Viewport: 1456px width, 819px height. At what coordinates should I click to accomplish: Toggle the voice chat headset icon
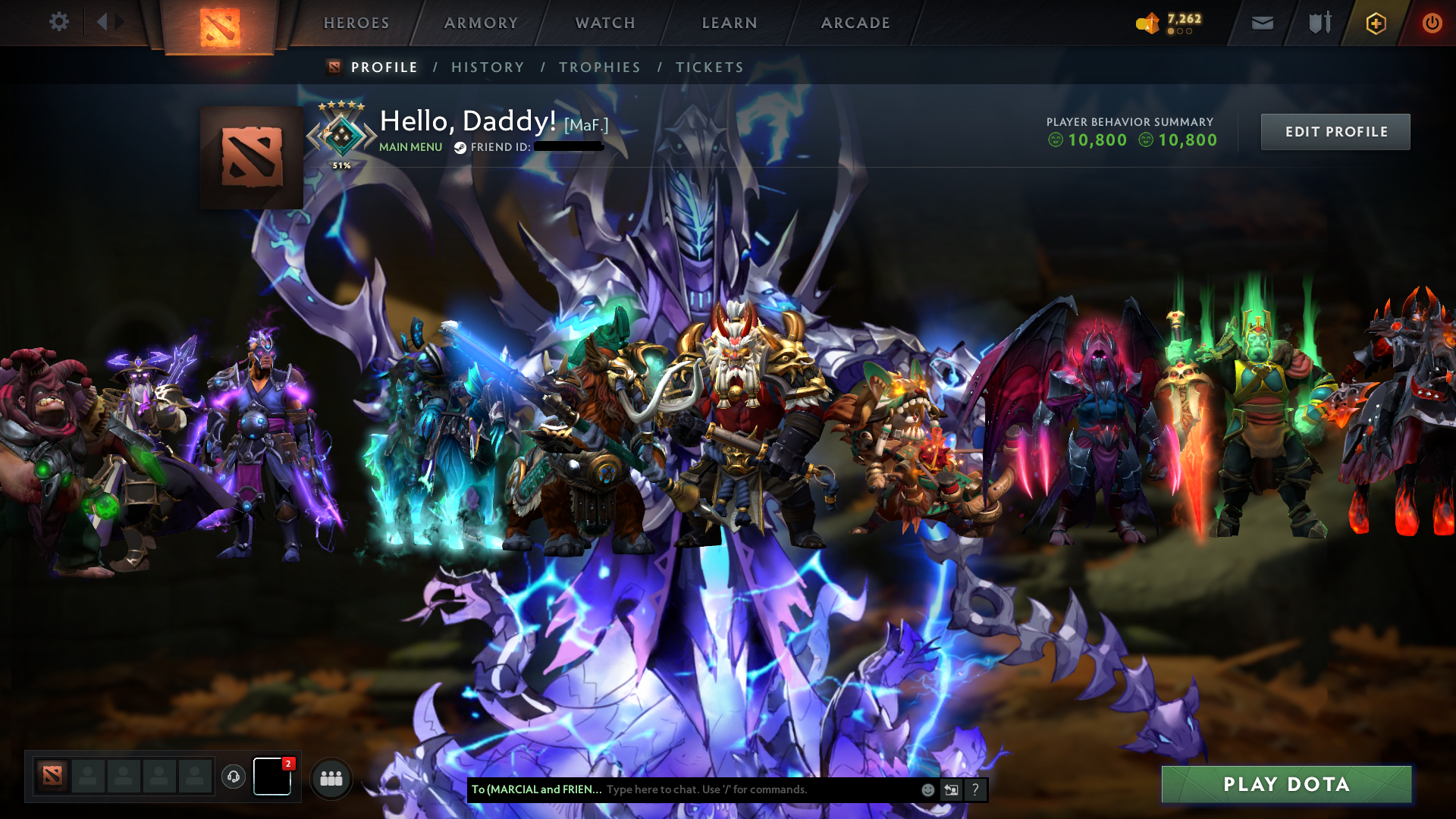(233, 777)
